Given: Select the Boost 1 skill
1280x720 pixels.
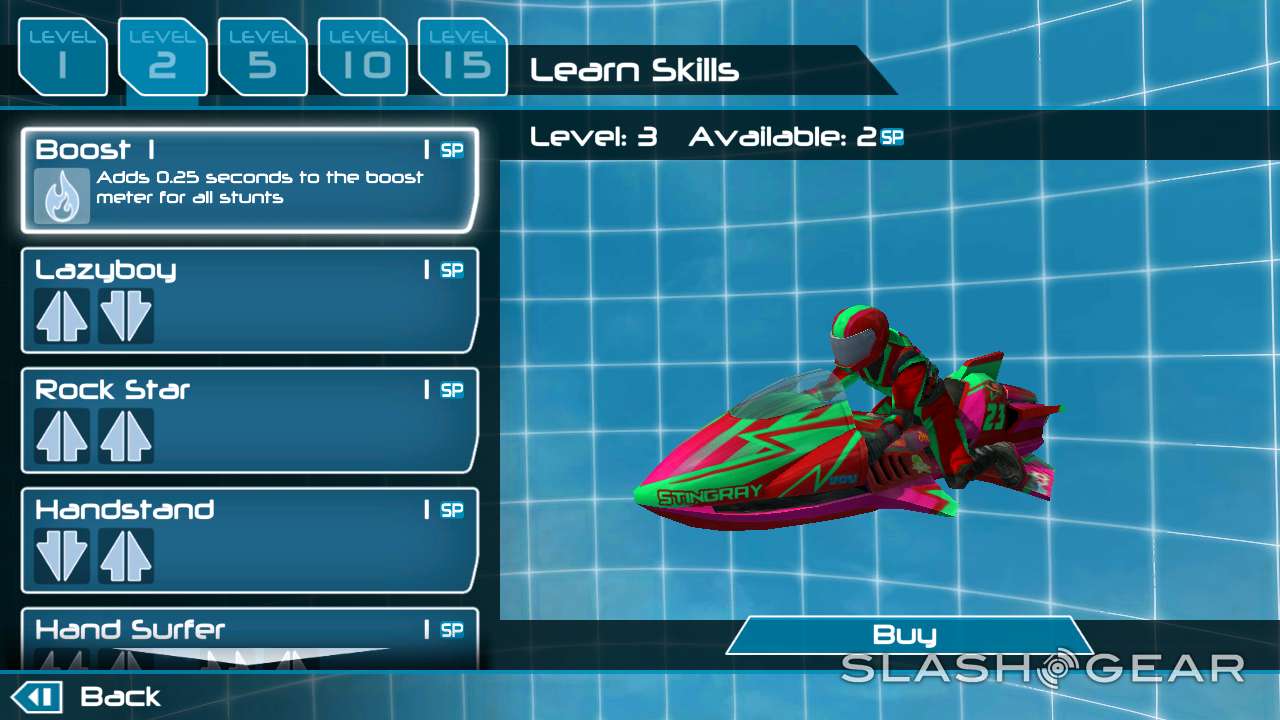Looking at the screenshot, I should point(249,180).
